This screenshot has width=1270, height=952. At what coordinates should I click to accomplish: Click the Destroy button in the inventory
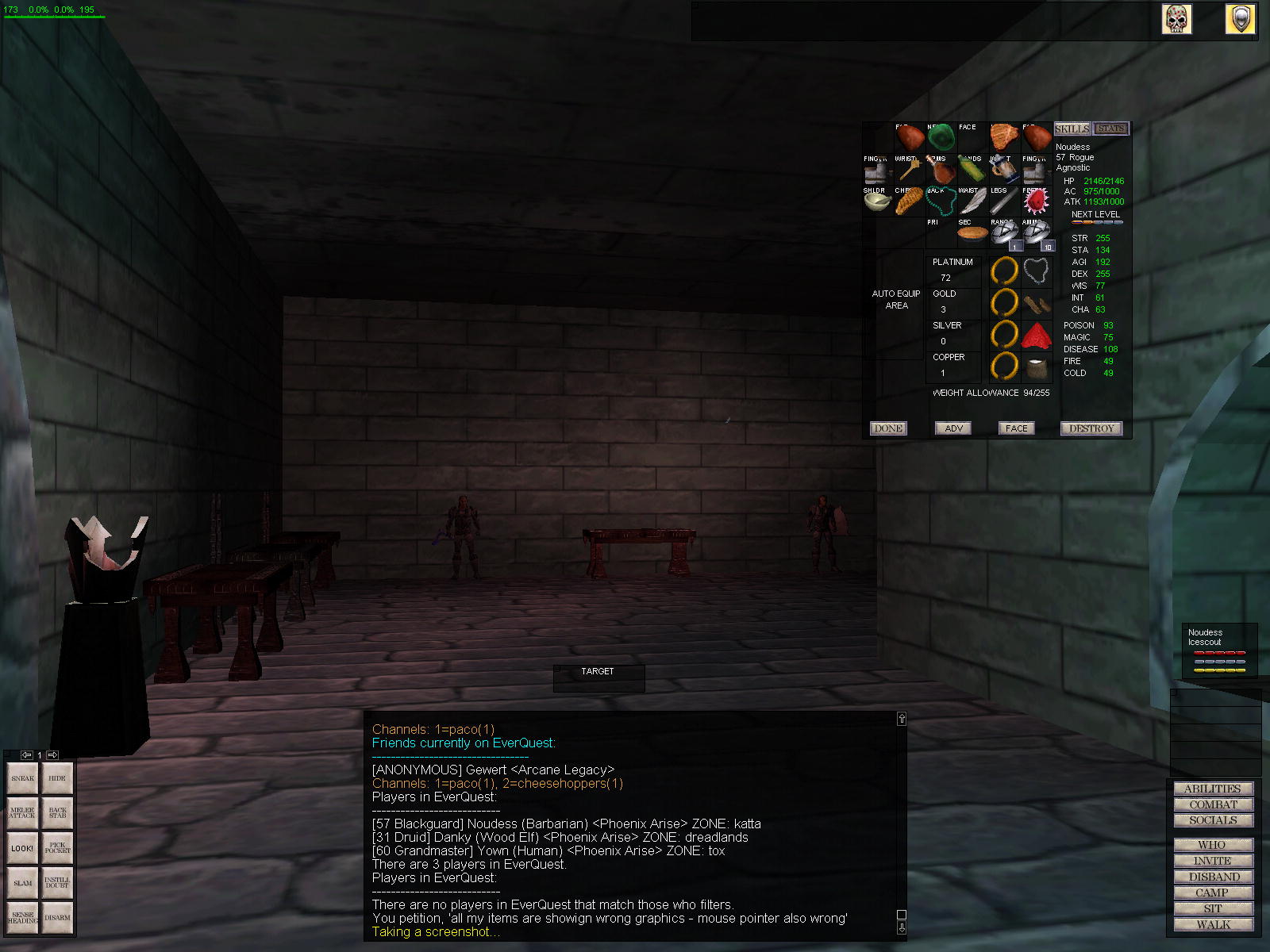click(1091, 428)
